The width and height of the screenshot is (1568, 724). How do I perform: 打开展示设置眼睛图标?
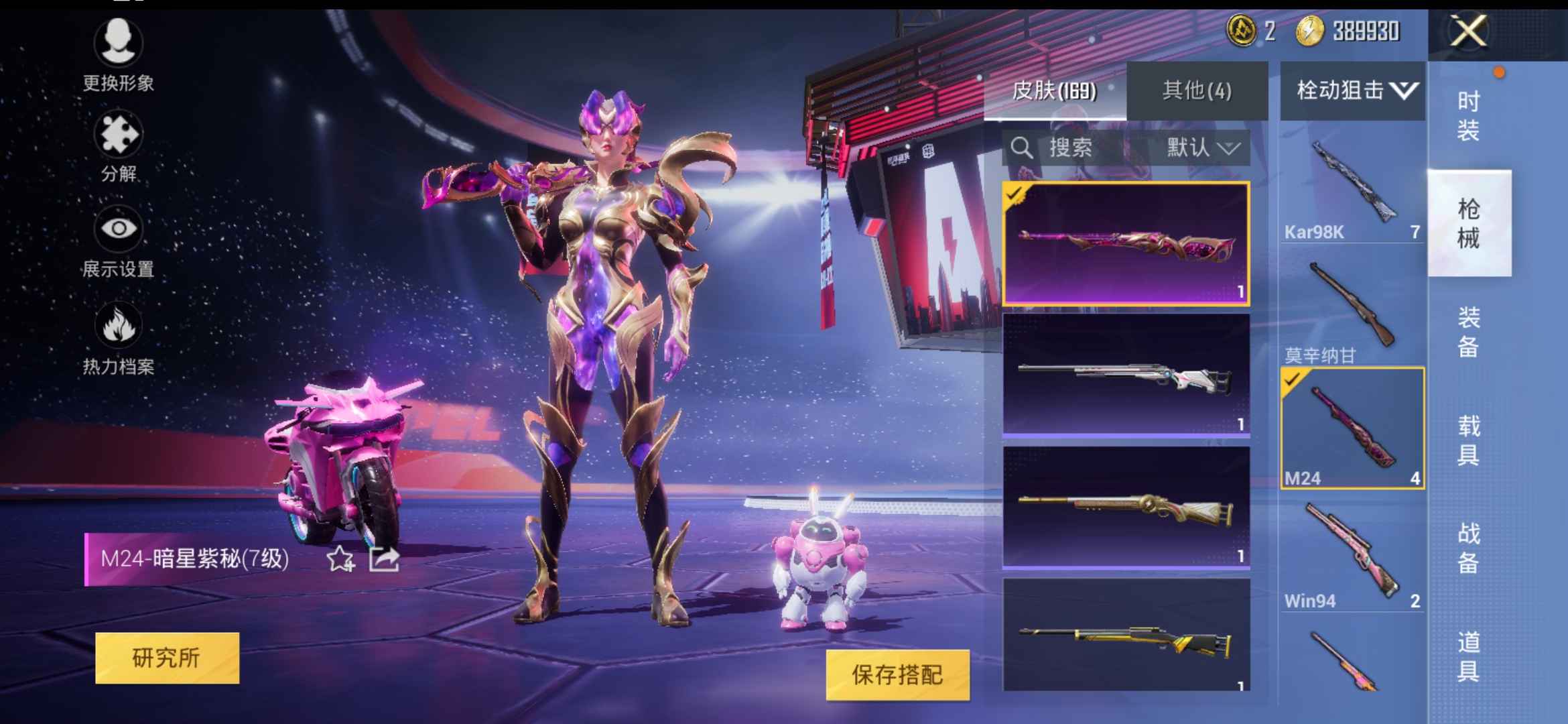click(119, 229)
